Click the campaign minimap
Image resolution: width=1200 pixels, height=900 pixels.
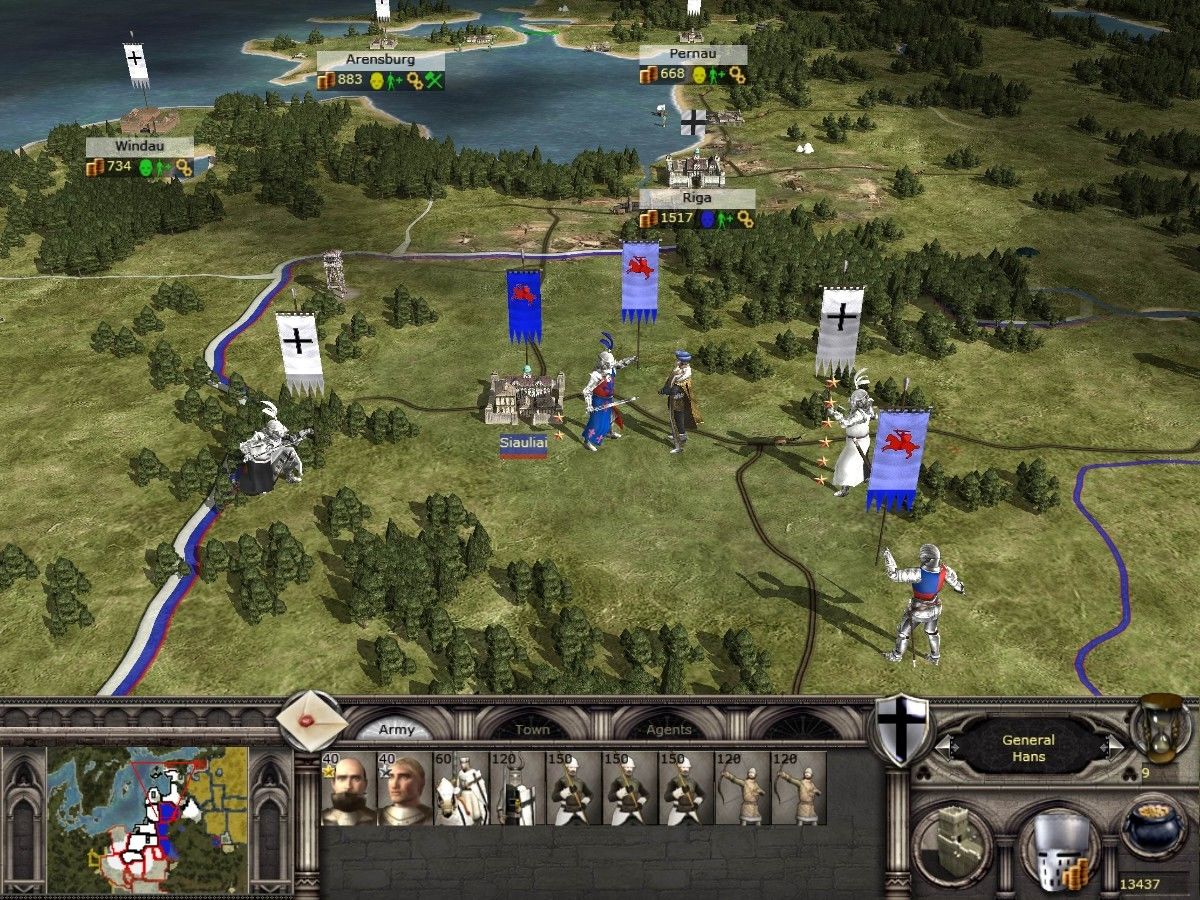pyautogui.click(x=148, y=820)
